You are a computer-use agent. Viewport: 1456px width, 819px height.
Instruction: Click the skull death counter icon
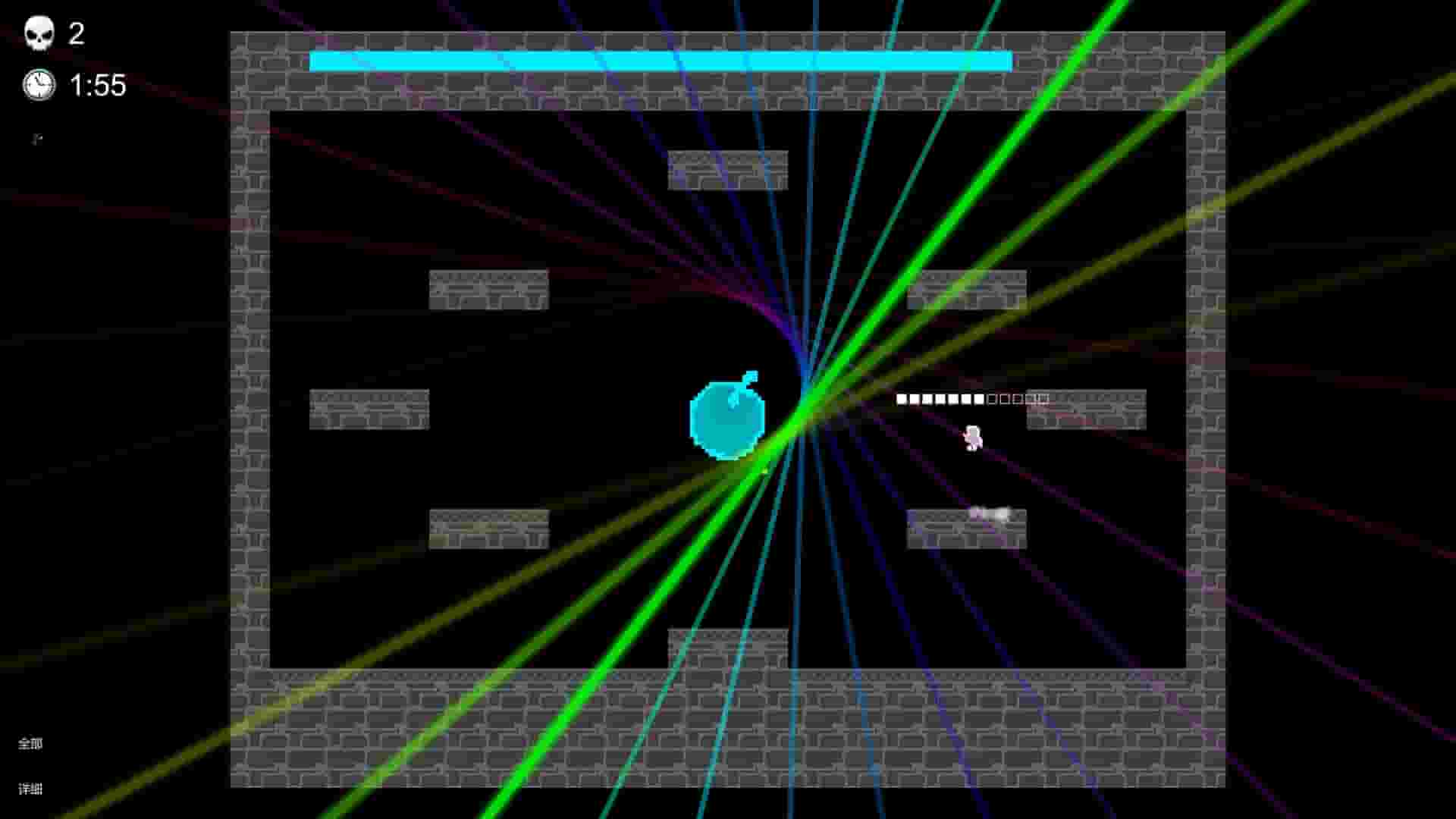39,32
